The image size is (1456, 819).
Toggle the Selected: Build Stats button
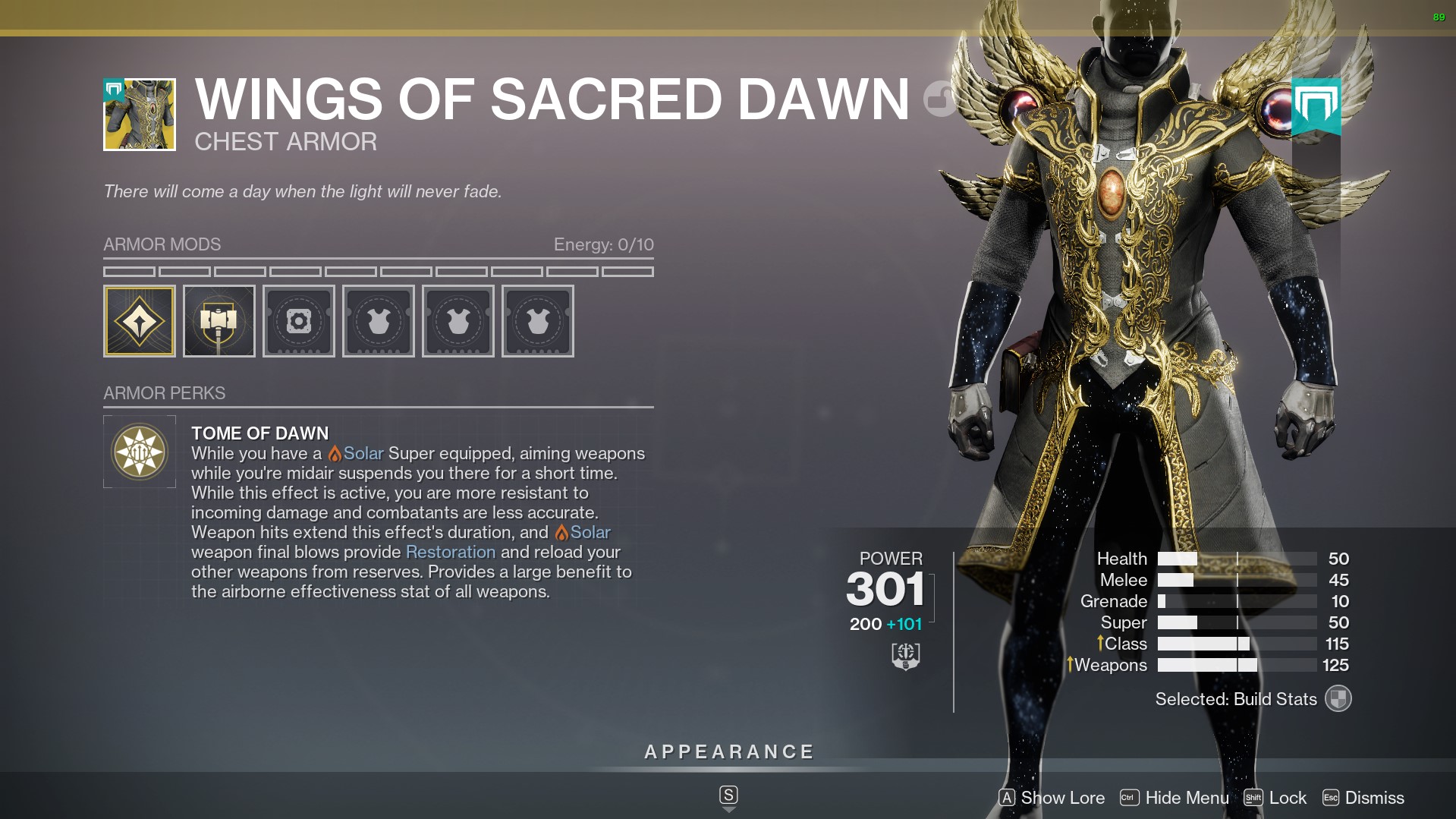tap(1338, 698)
